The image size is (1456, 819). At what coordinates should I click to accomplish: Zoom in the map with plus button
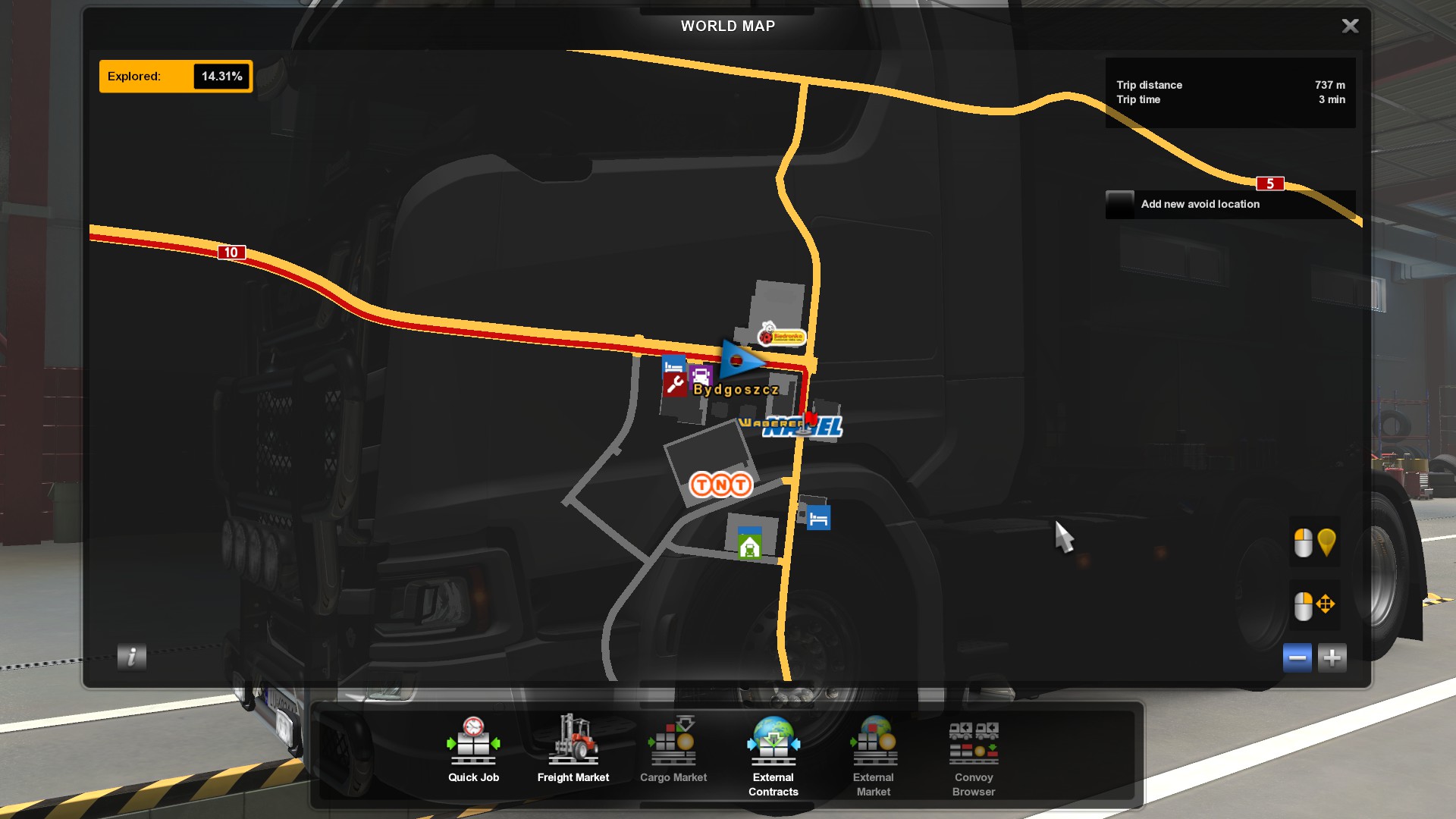(x=1332, y=657)
